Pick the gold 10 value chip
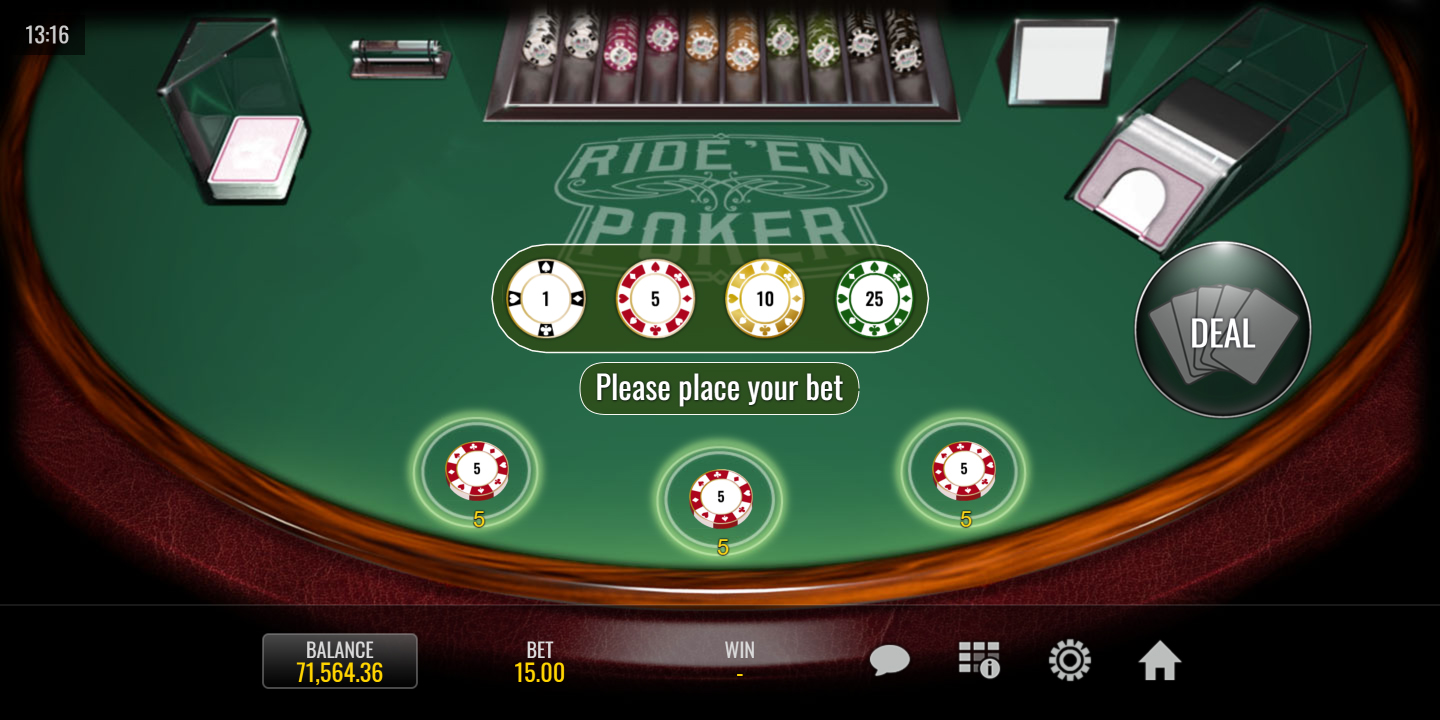The width and height of the screenshot is (1440, 720). (765, 299)
